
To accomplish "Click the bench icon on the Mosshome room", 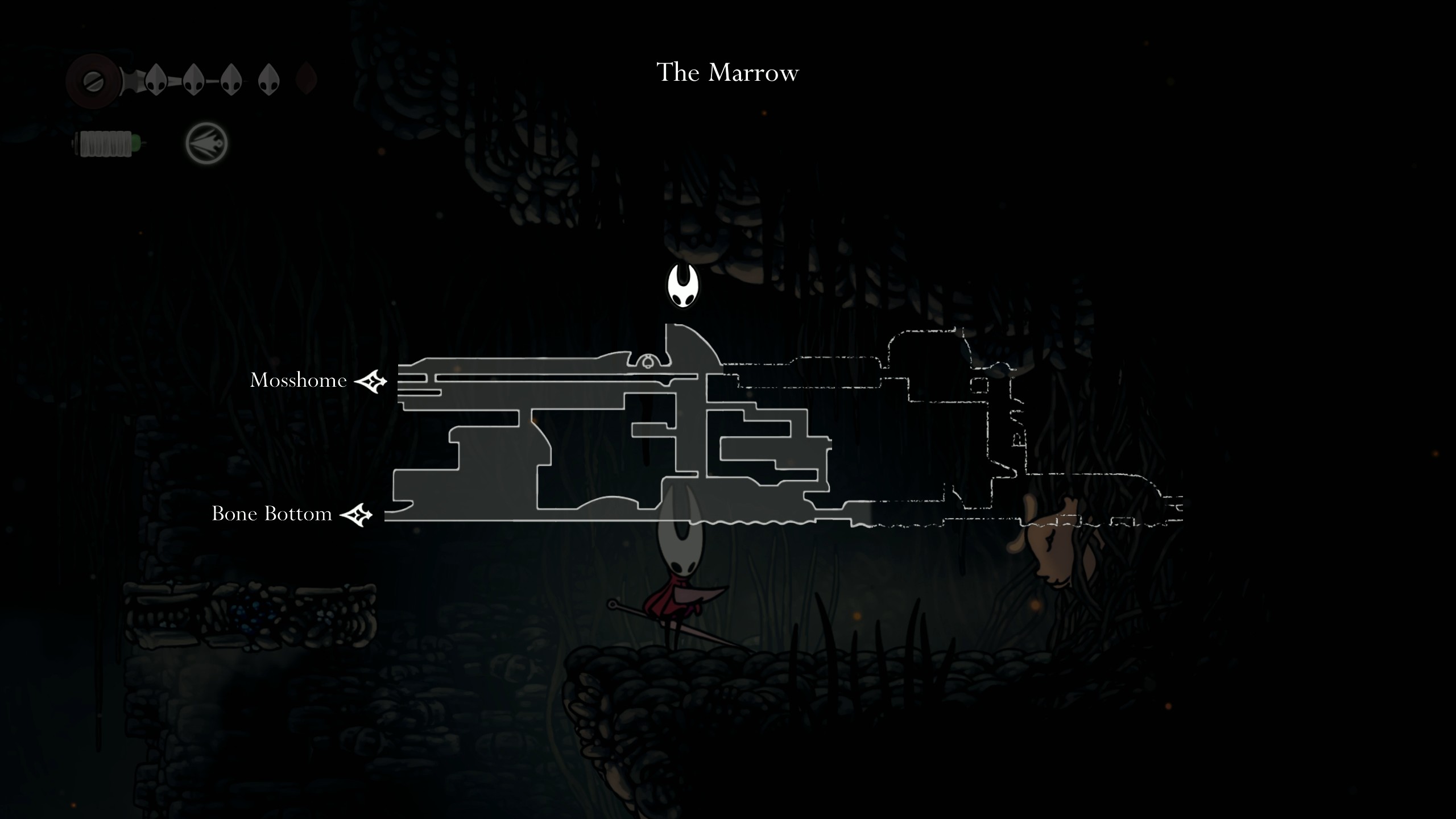I will coord(648,362).
